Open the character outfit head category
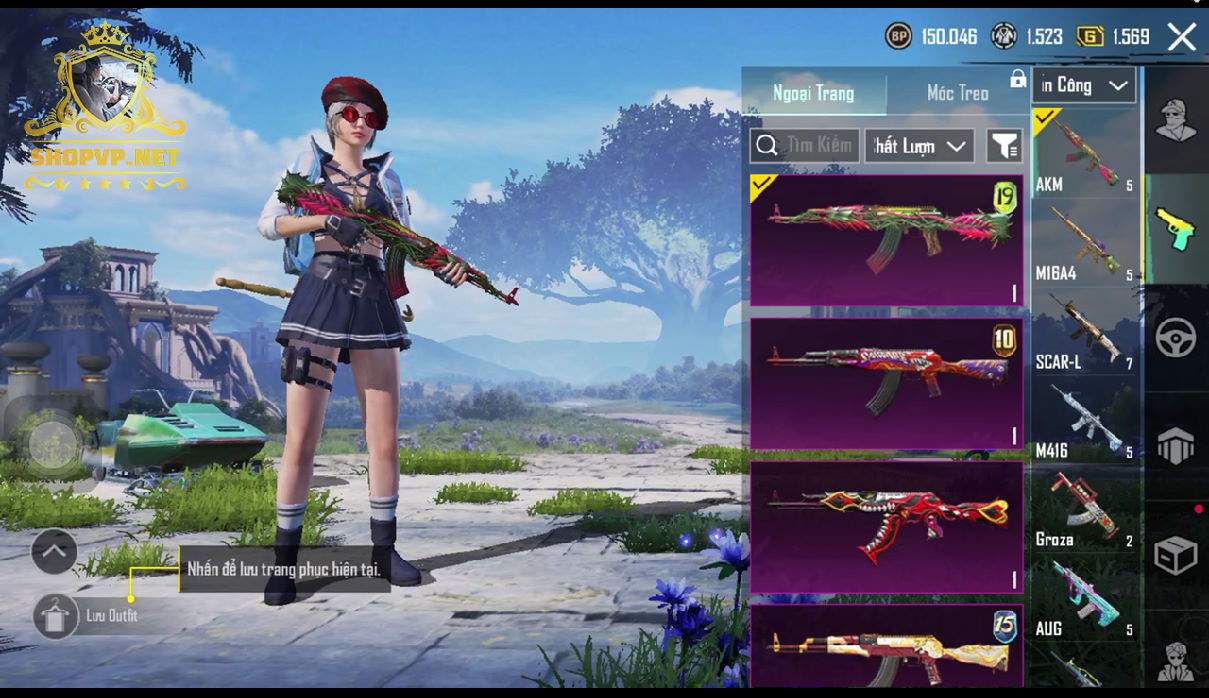 [x=1176, y=121]
